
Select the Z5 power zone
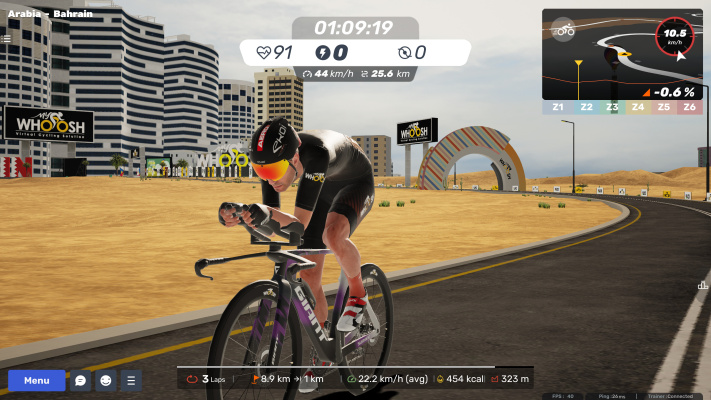(x=664, y=106)
